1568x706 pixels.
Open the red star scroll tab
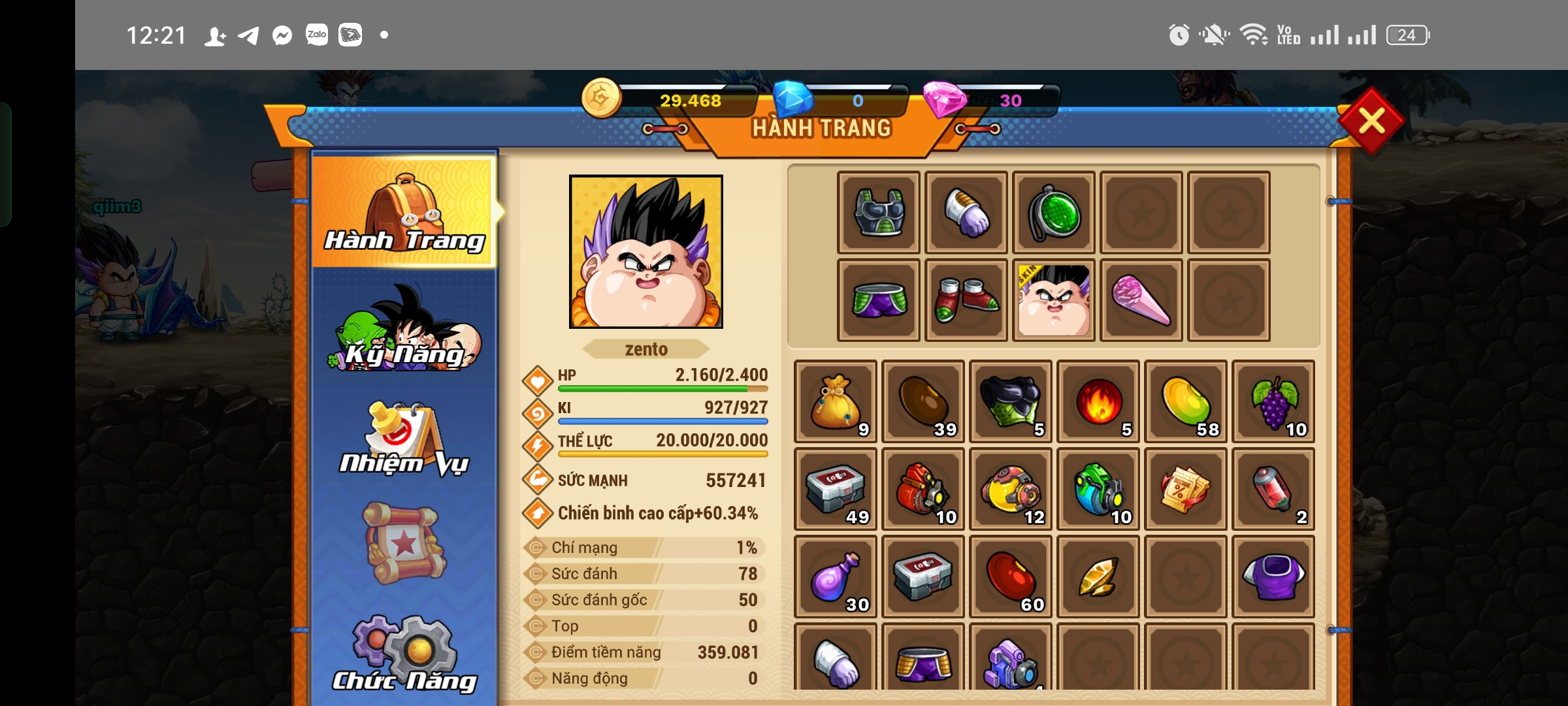[405, 543]
